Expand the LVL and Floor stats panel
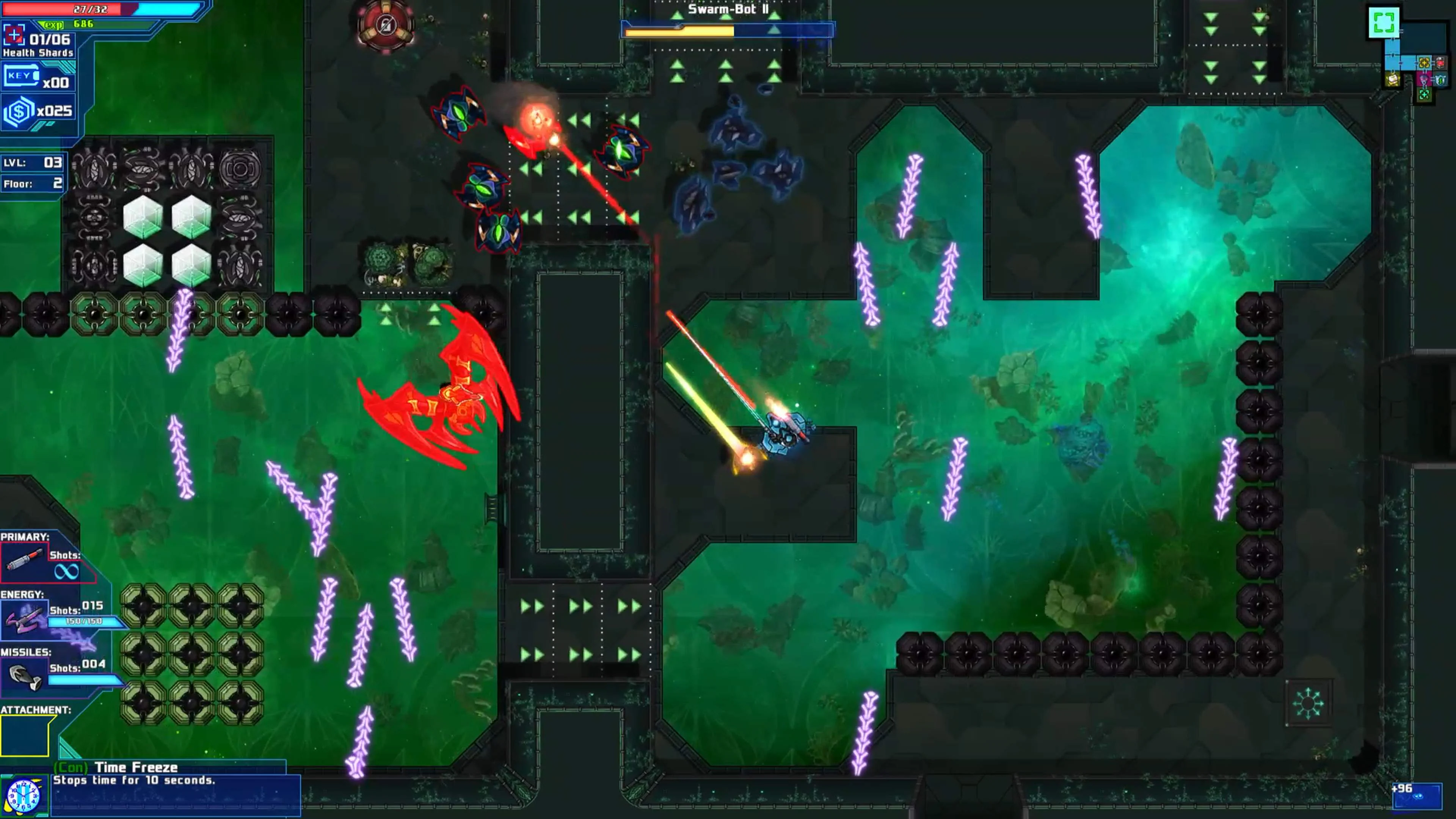This screenshot has height=819, width=1456. [x=31, y=173]
